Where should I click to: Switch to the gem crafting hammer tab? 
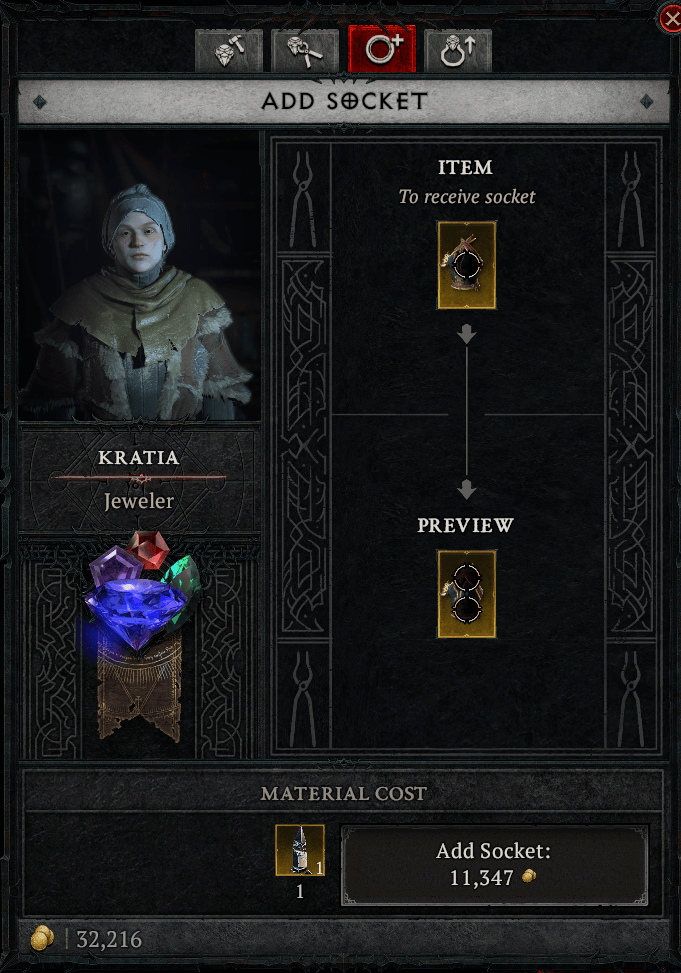click(x=229, y=50)
